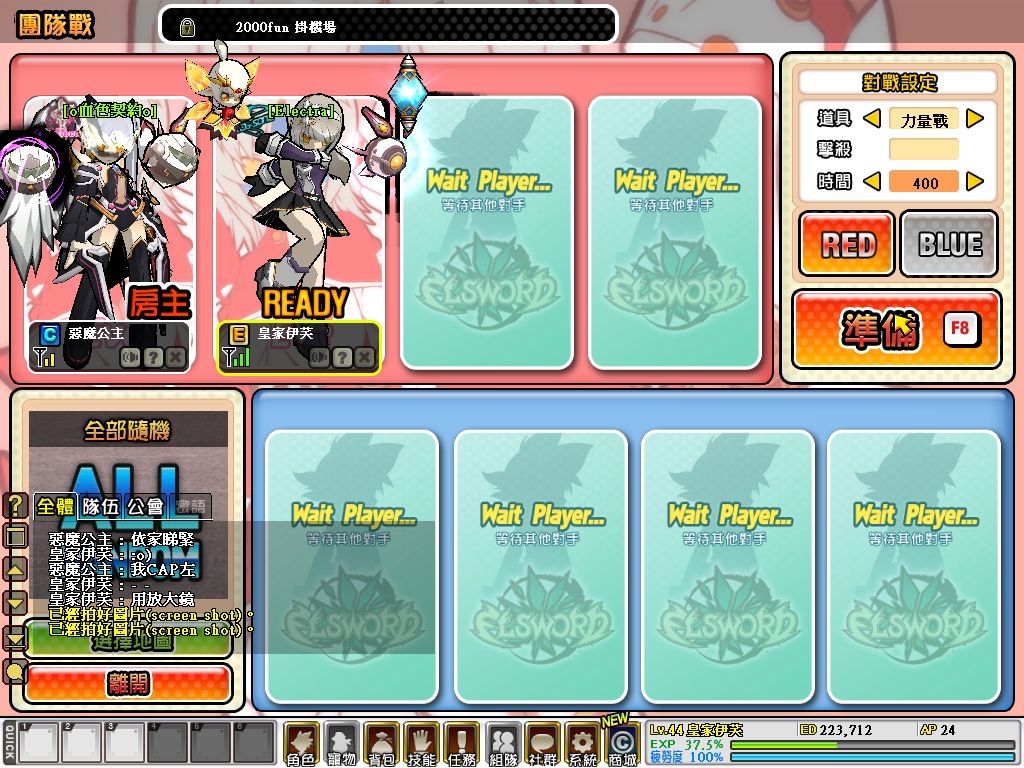Open the 角色 character menu
Screen dimensions: 1024x768
pos(301,745)
